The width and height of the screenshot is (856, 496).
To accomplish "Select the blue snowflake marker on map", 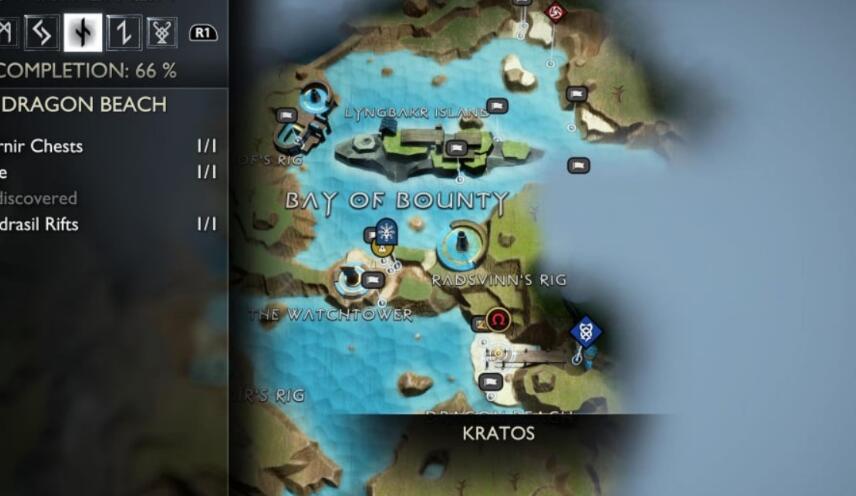I will pos(386,231).
